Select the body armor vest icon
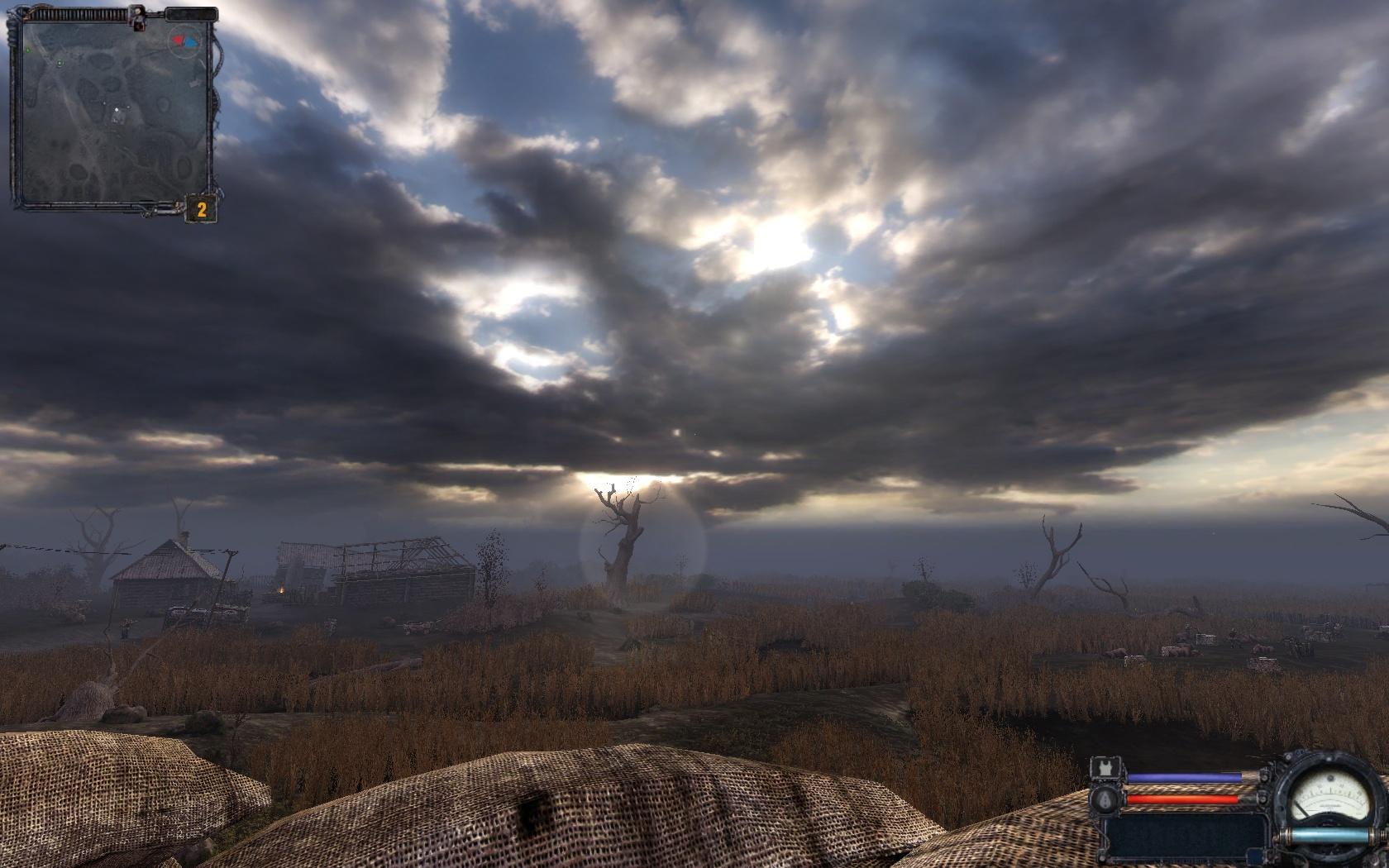Image resolution: width=1389 pixels, height=868 pixels. pyautogui.click(x=1105, y=769)
